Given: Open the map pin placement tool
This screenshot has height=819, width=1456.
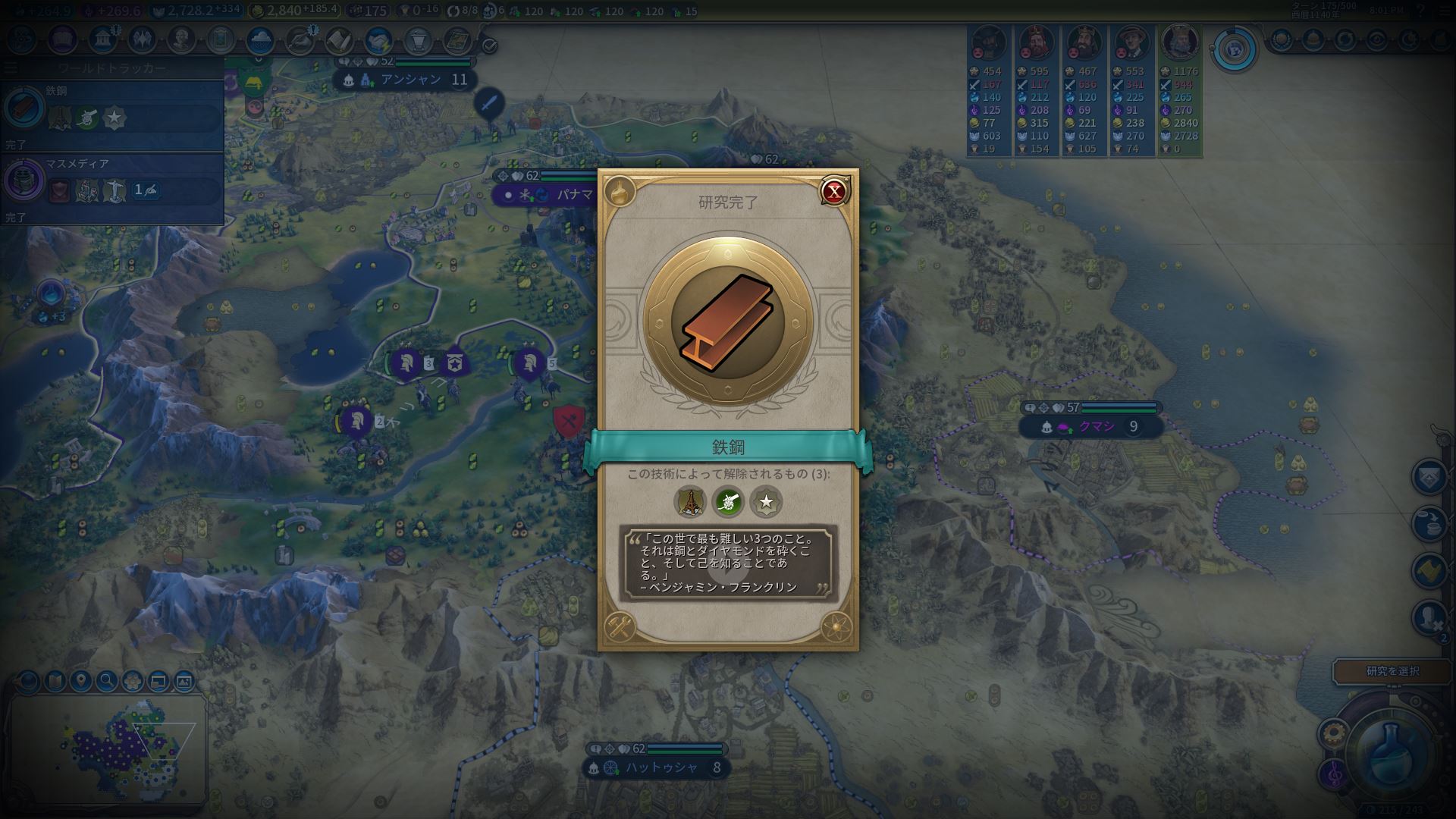Looking at the screenshot, I should pyautogui.click(x=80, y=681).
